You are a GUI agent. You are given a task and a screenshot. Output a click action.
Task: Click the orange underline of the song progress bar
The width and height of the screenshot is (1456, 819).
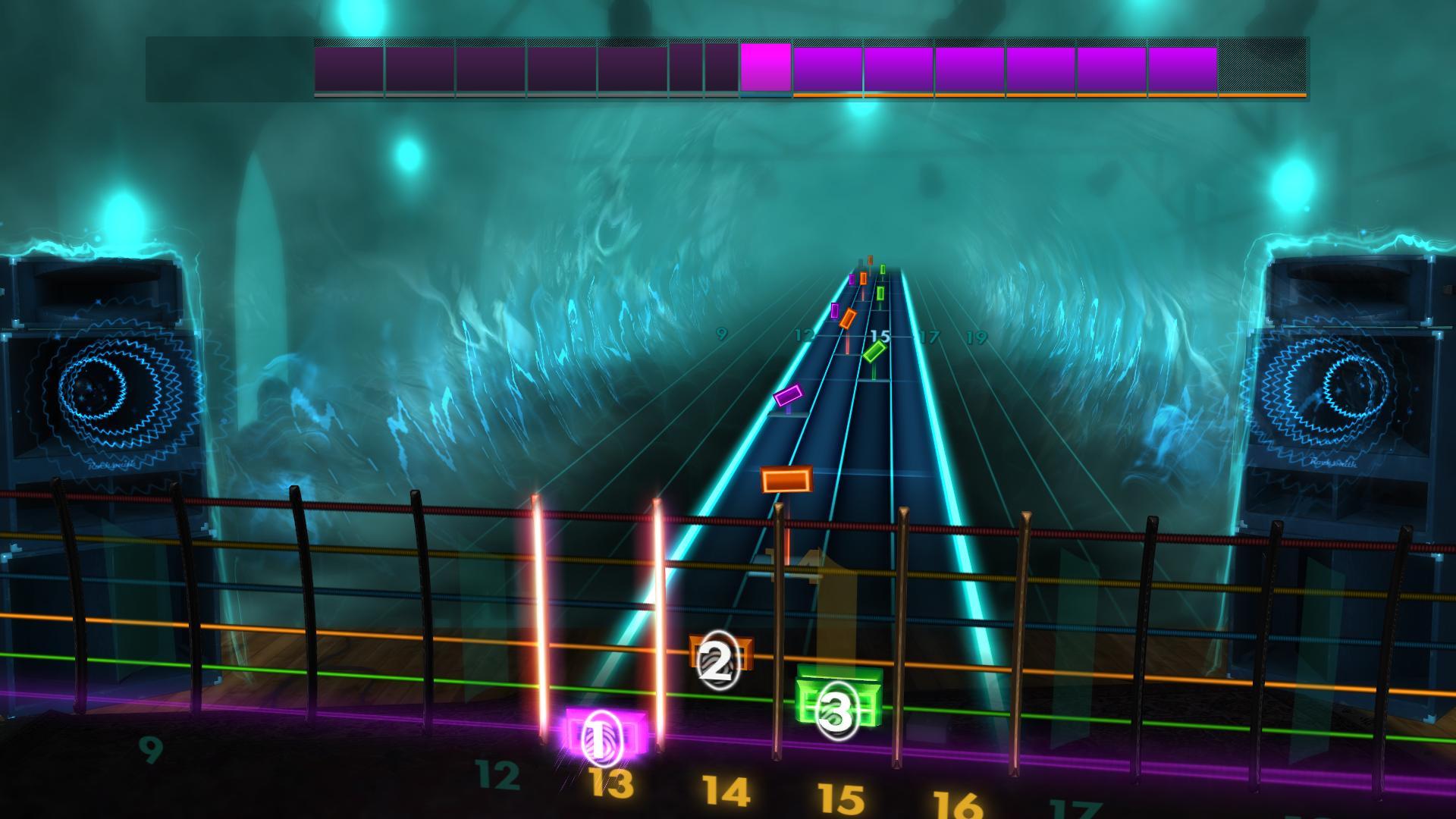tap(1046, 96)
